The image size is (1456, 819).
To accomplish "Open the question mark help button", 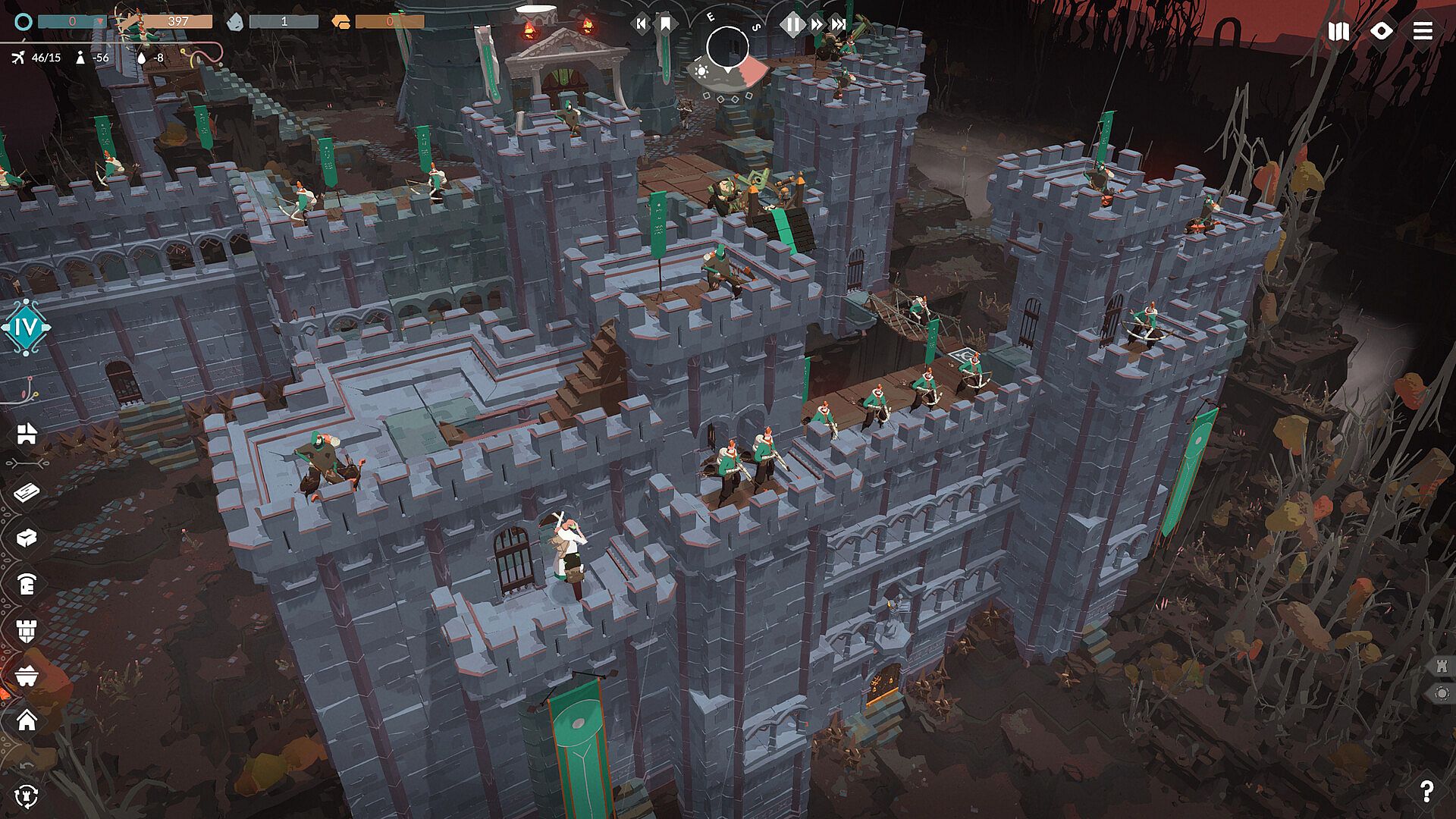I will (1426, 791).
